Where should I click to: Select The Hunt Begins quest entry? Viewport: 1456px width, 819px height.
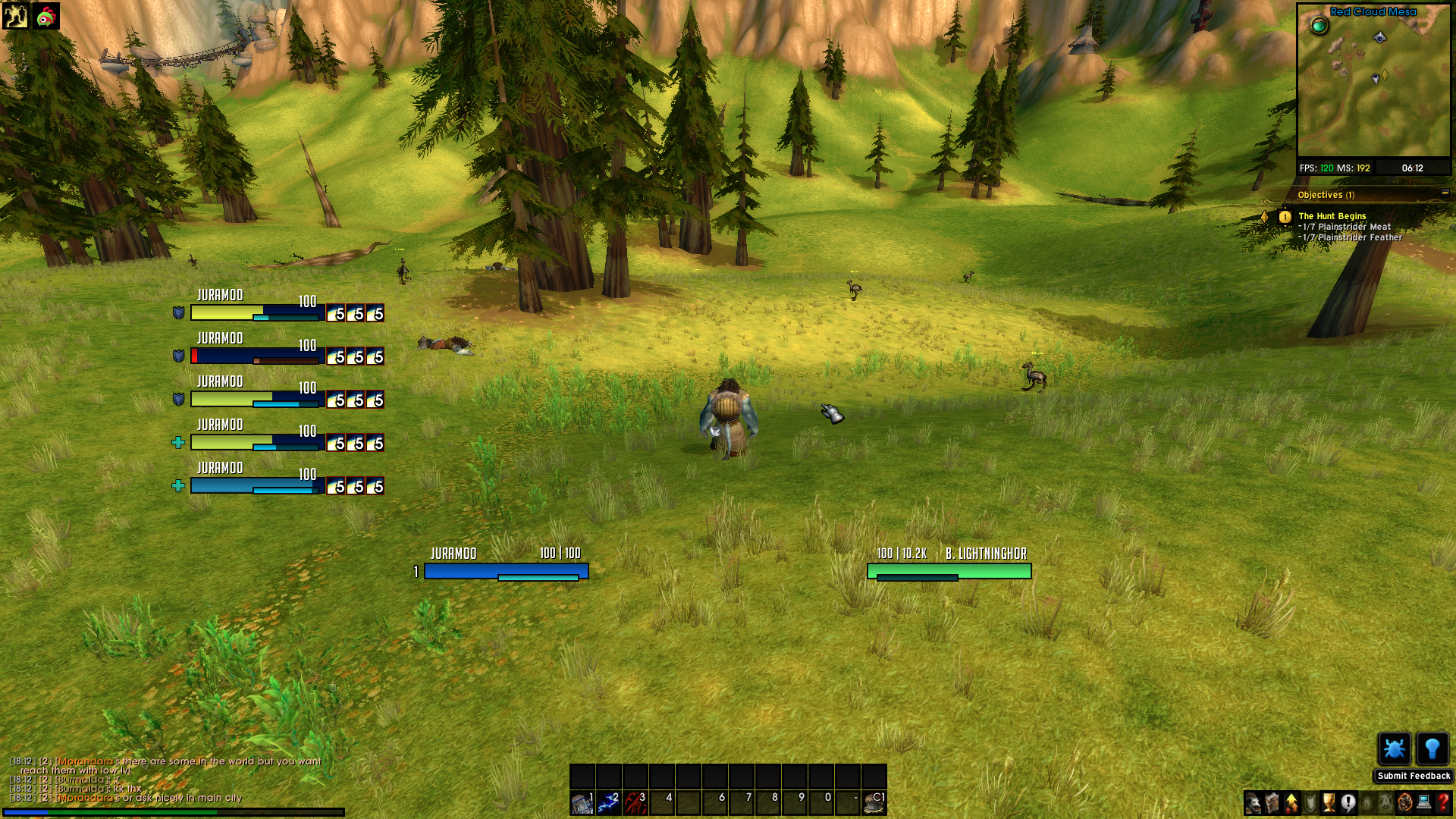(1332, 216)
